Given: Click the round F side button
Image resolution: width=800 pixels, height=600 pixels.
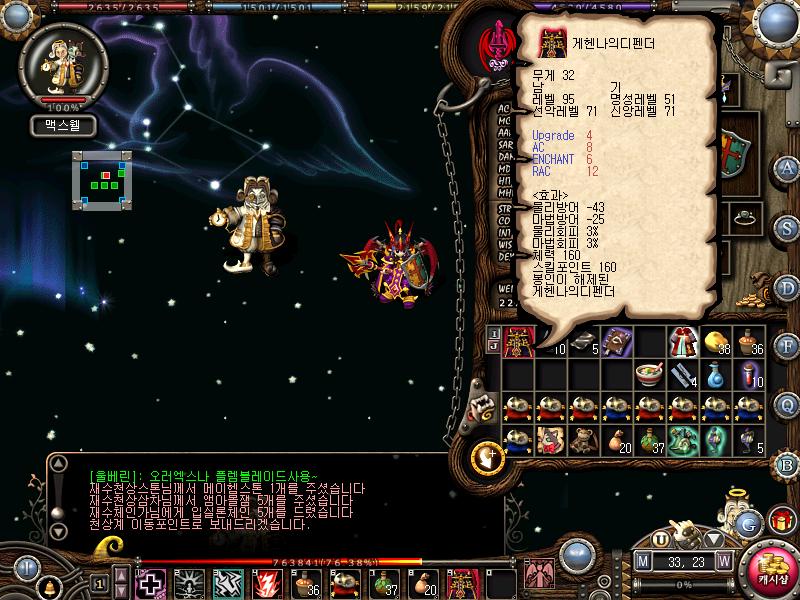Looking at the screenshot, I should click(787, 346).
